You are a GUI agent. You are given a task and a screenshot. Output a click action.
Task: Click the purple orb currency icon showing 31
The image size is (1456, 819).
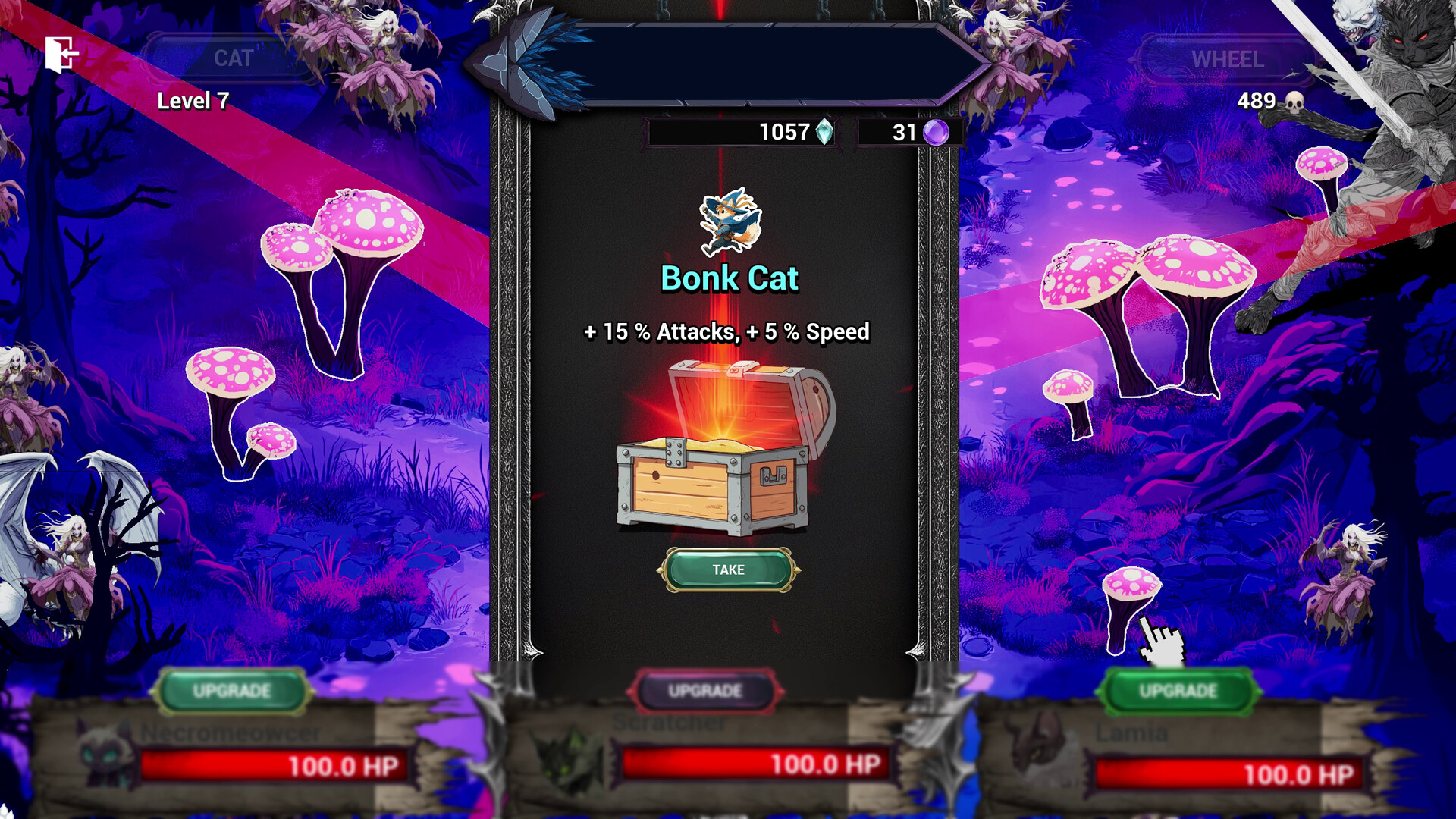[x=937, y=133]
